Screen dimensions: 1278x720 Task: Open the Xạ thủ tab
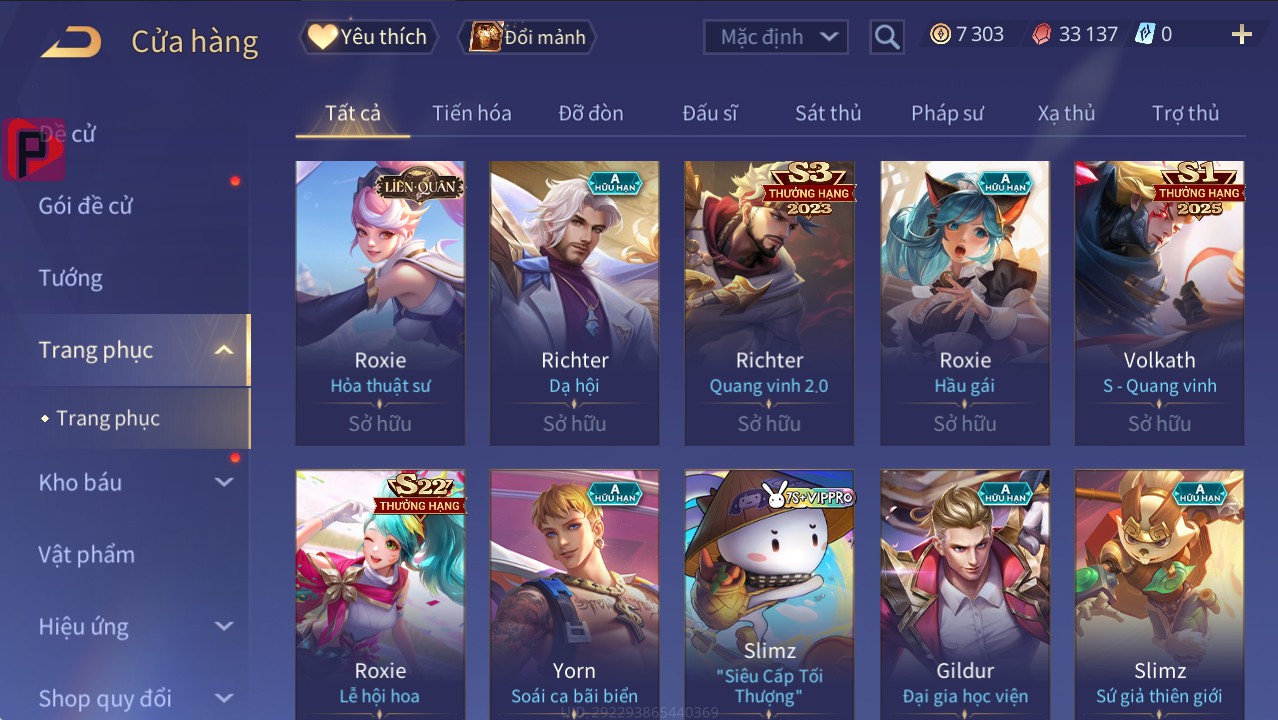[x=1066, y=113]
